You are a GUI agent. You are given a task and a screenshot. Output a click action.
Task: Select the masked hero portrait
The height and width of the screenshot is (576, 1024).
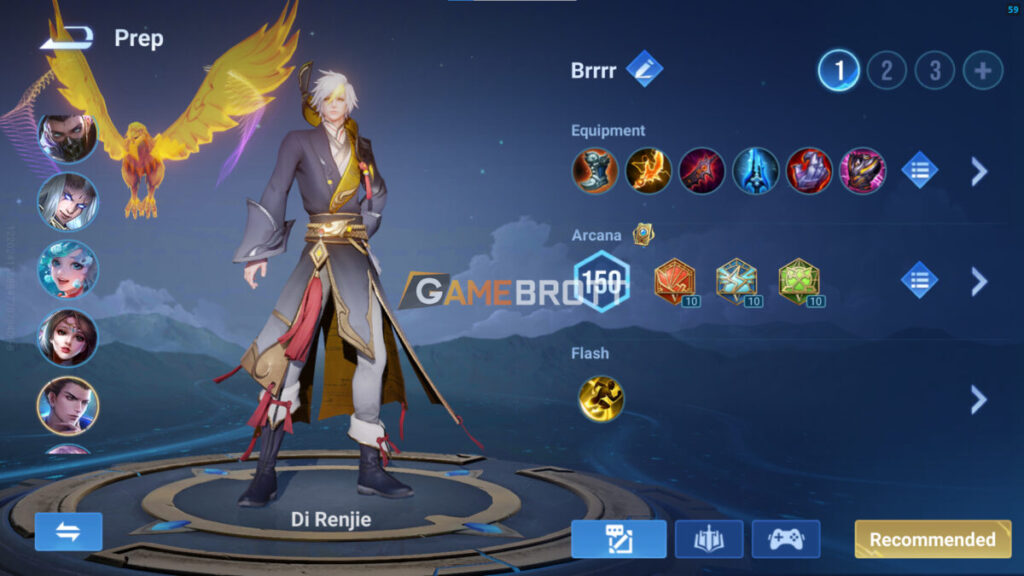(67, 137)
